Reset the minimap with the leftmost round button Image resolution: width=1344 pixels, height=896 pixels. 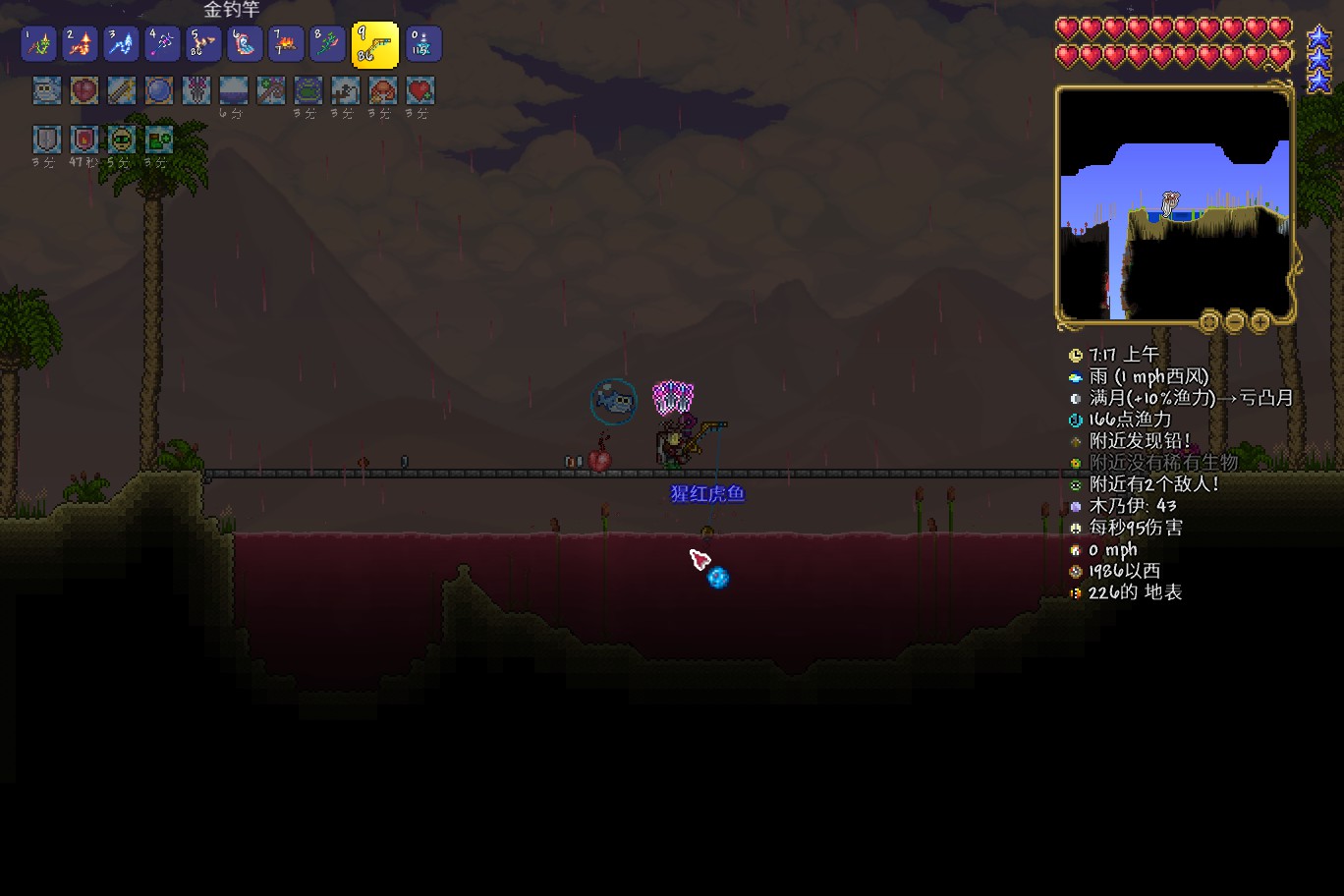1209,321
